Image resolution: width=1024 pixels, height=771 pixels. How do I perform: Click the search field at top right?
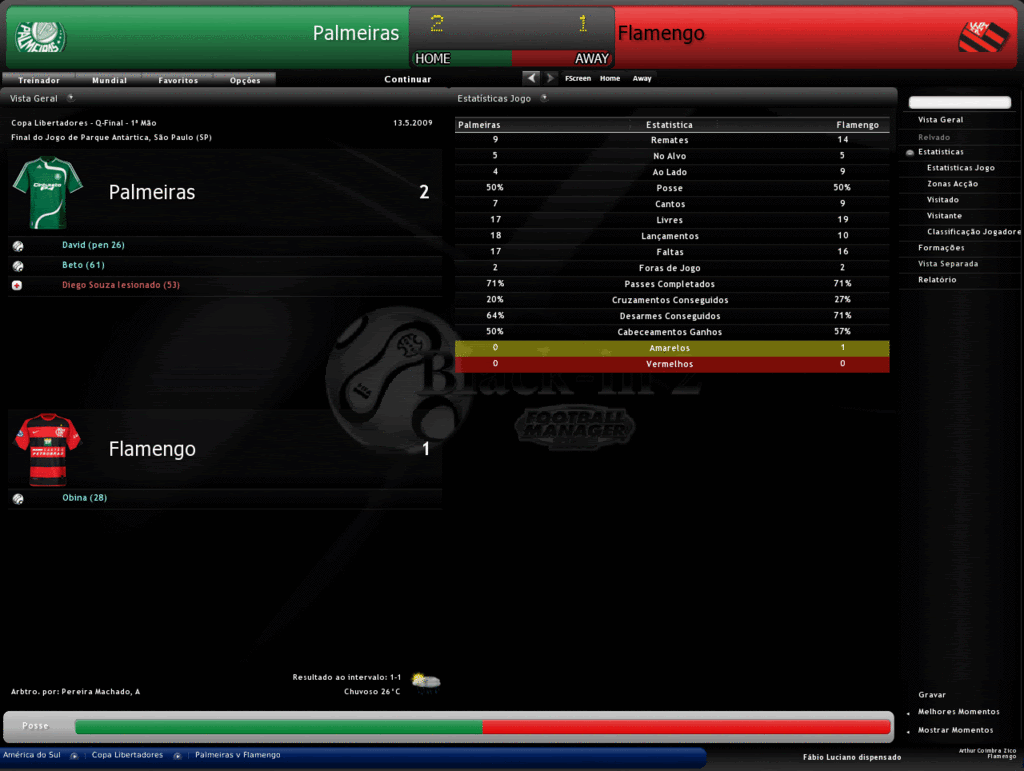click(x=959, y=103)
